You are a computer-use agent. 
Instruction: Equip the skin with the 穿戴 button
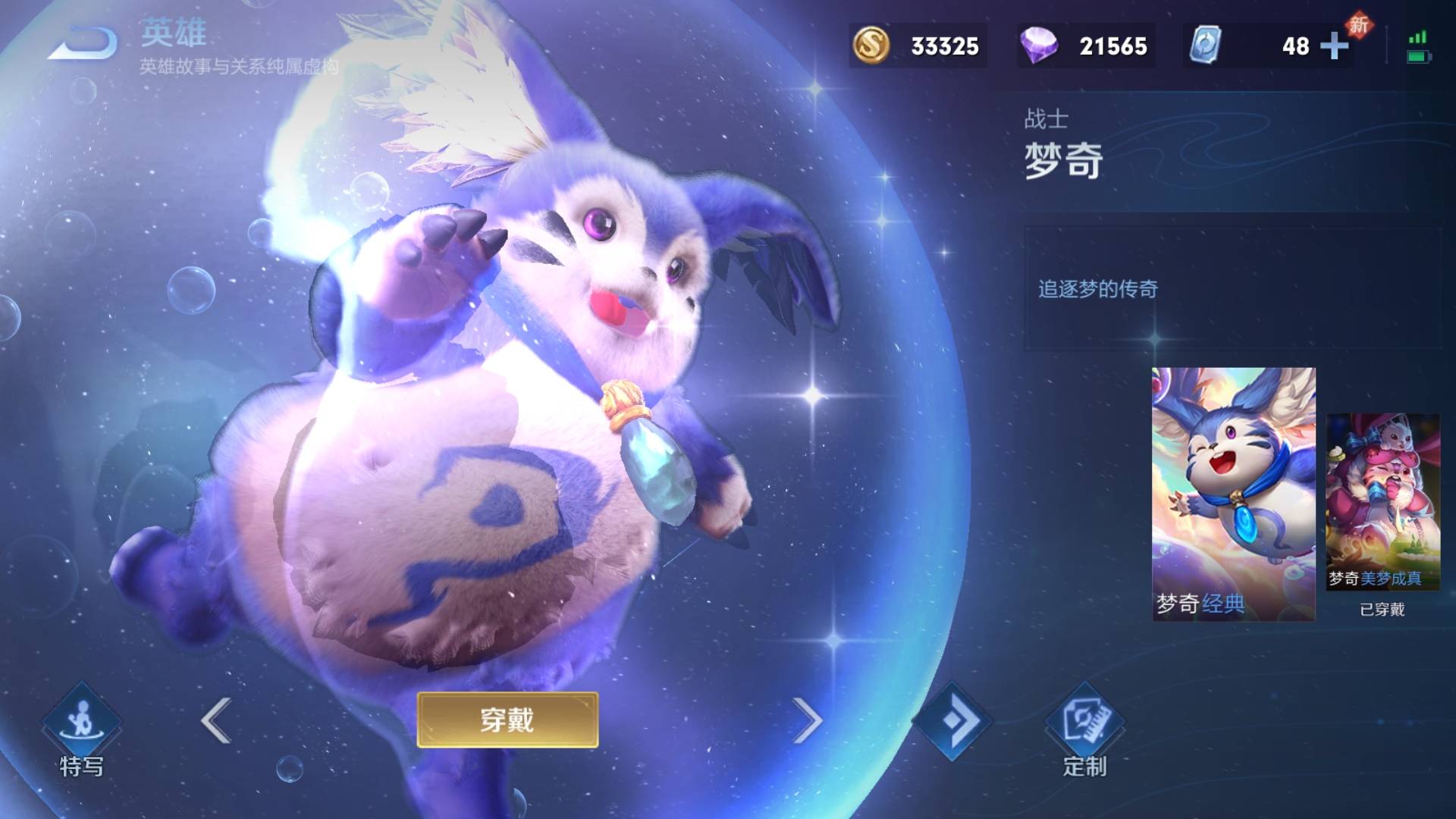(x=507, y=720)
